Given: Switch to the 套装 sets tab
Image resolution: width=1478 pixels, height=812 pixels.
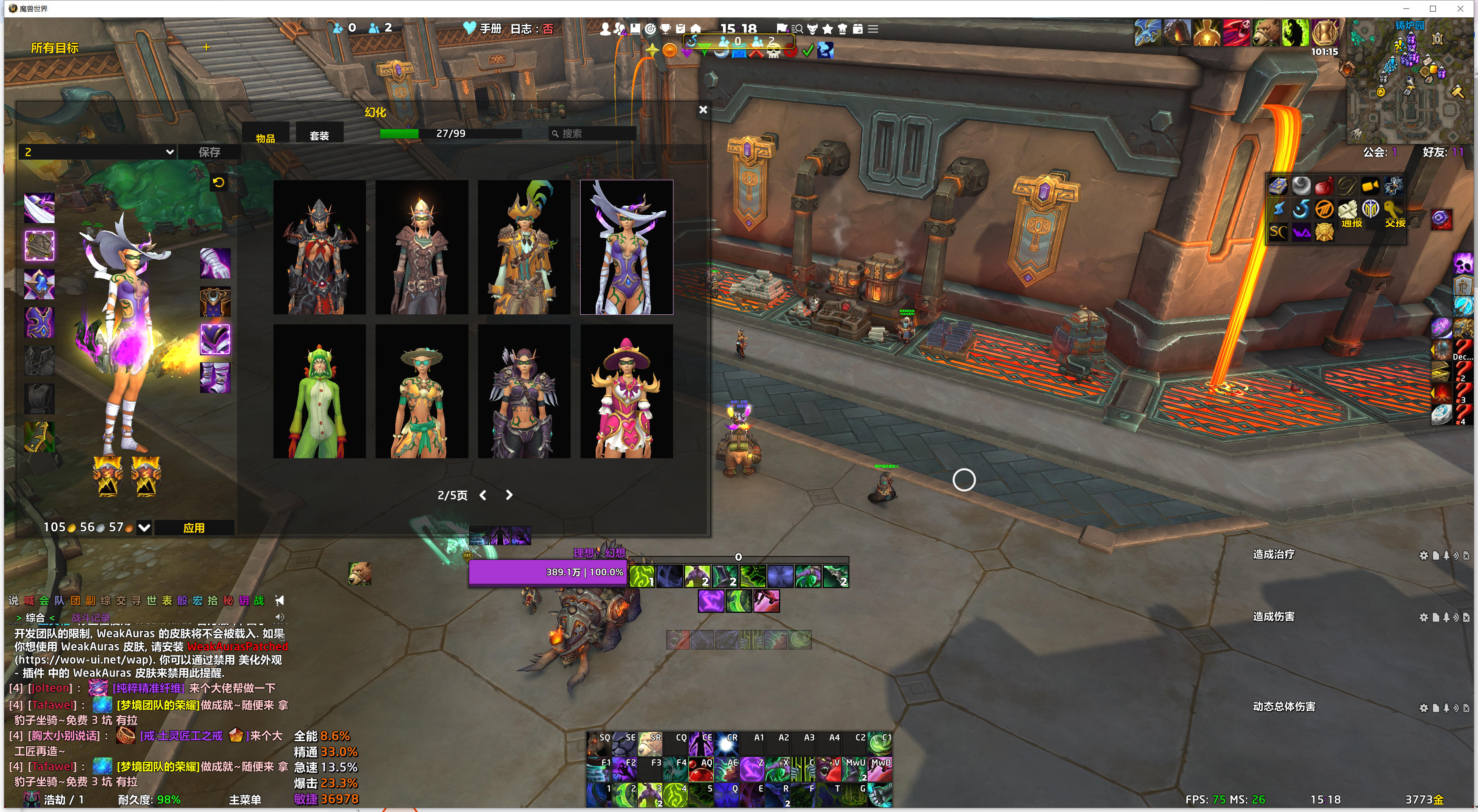Looking at the screenshot, I should point(319,135).
